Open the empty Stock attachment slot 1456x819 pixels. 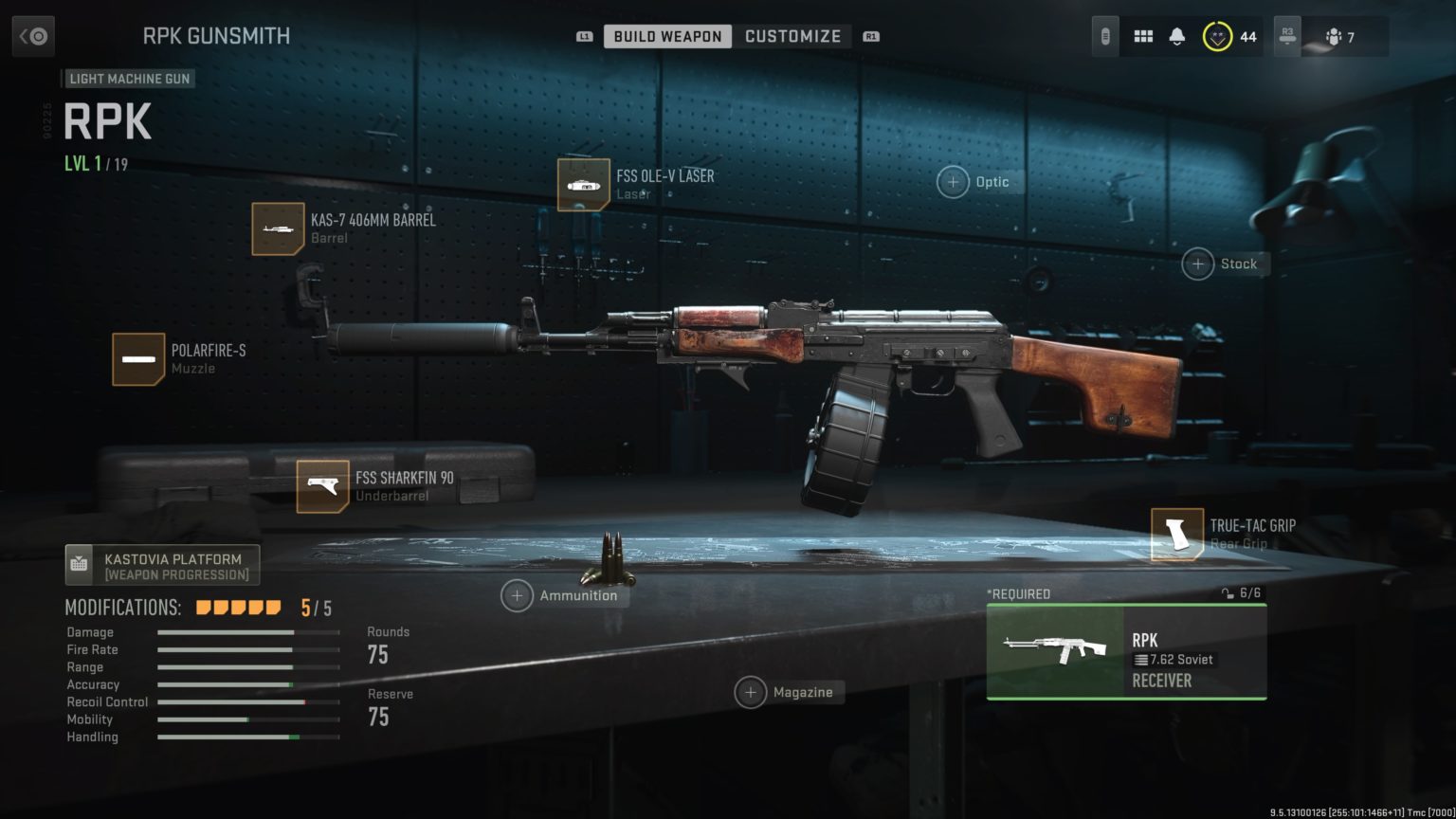tap(1197, 264)
